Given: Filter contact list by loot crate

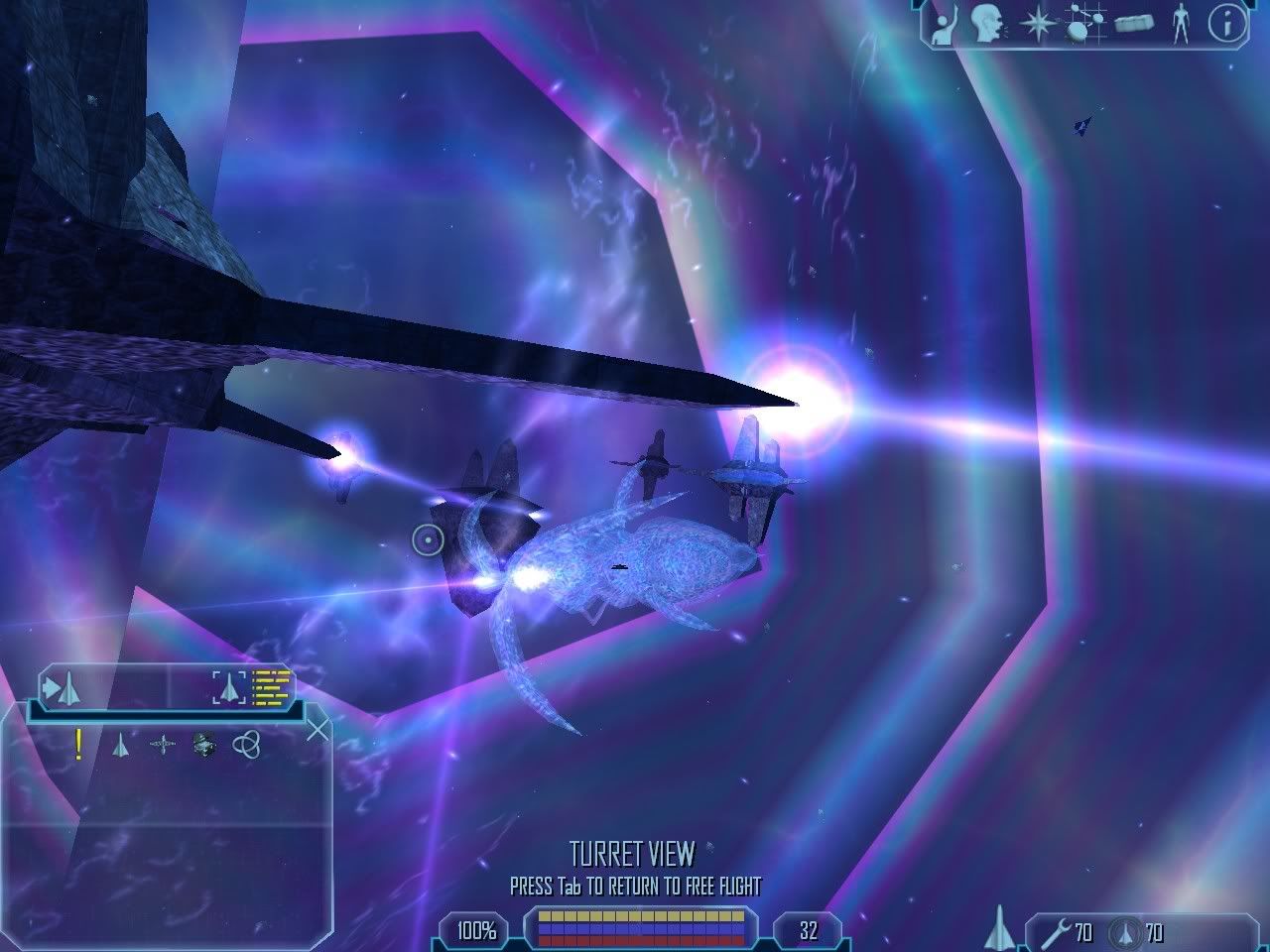Looking at the screenshot, I should click(x=204, y=744).
